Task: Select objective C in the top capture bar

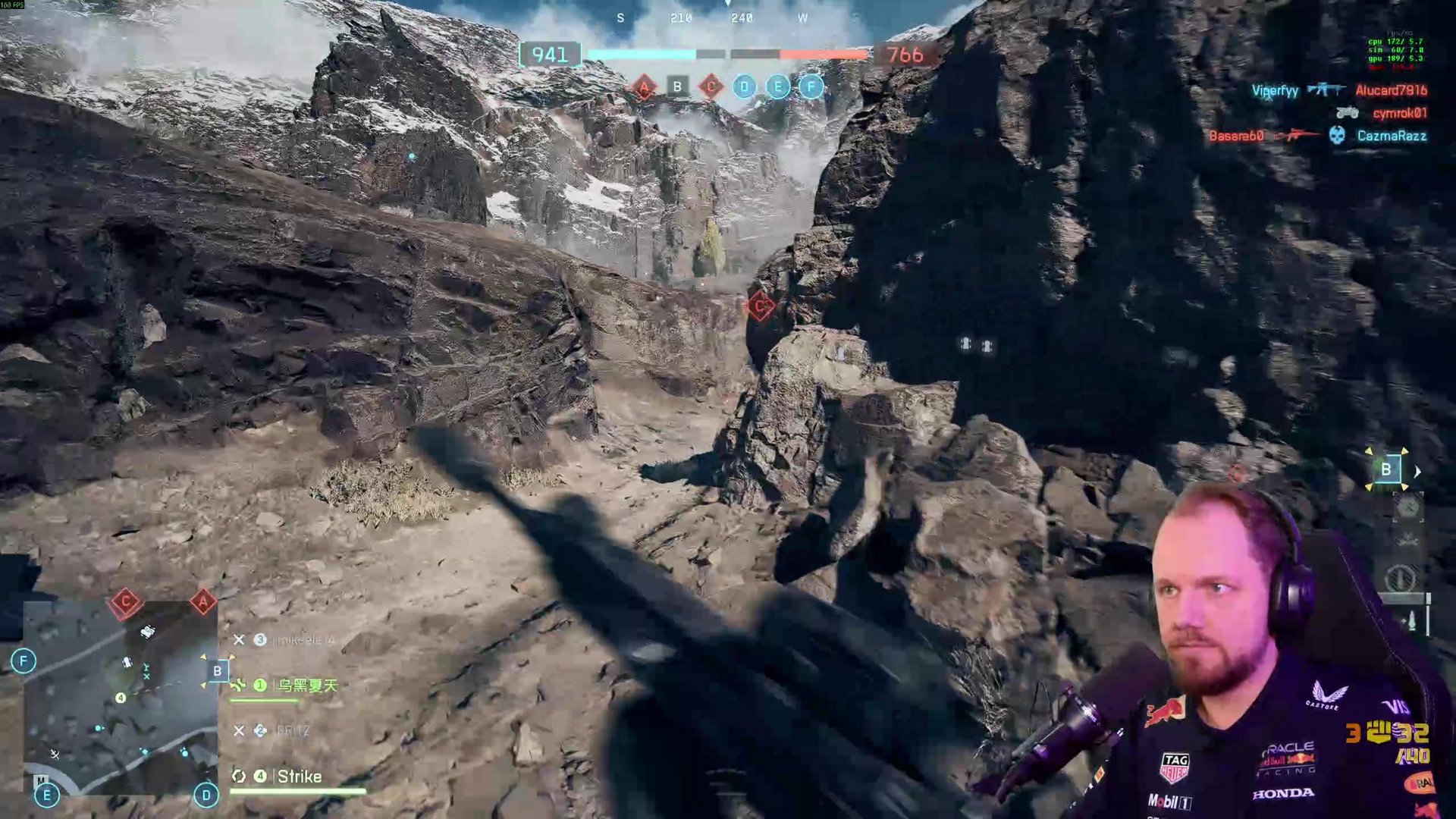Action: (711, 87)
